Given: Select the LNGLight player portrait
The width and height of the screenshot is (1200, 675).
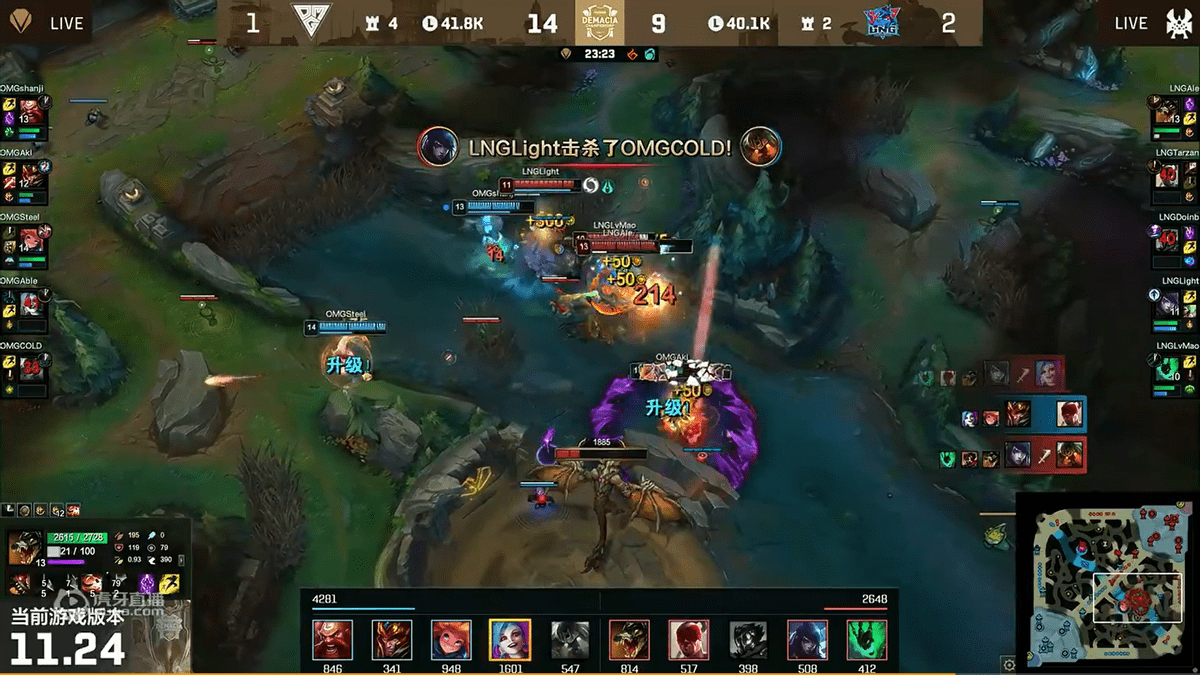Looking at the screenshot, I should (x=1165, y=304).
